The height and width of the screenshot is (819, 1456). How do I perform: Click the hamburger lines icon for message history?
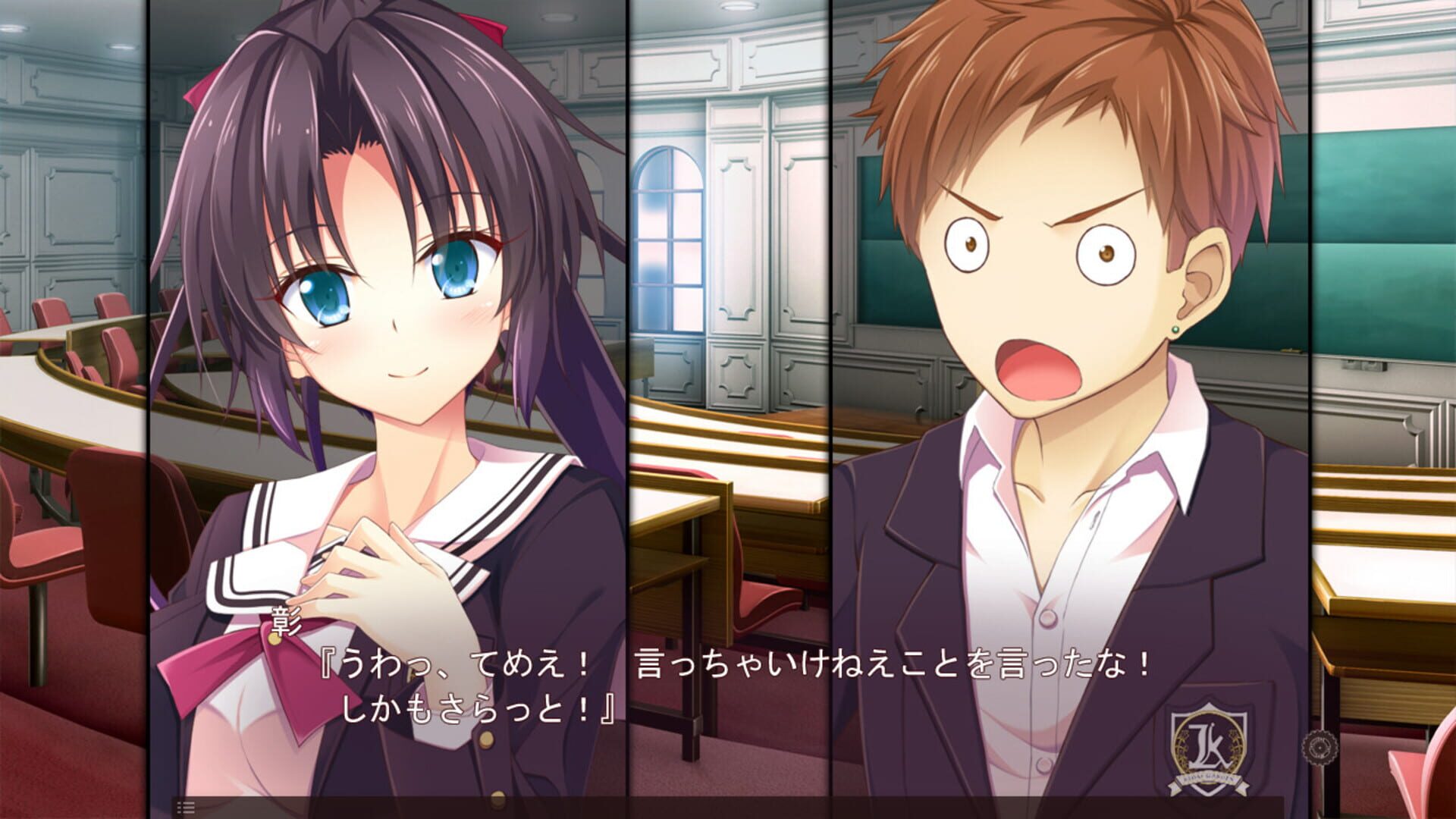(x=184, y=807)
